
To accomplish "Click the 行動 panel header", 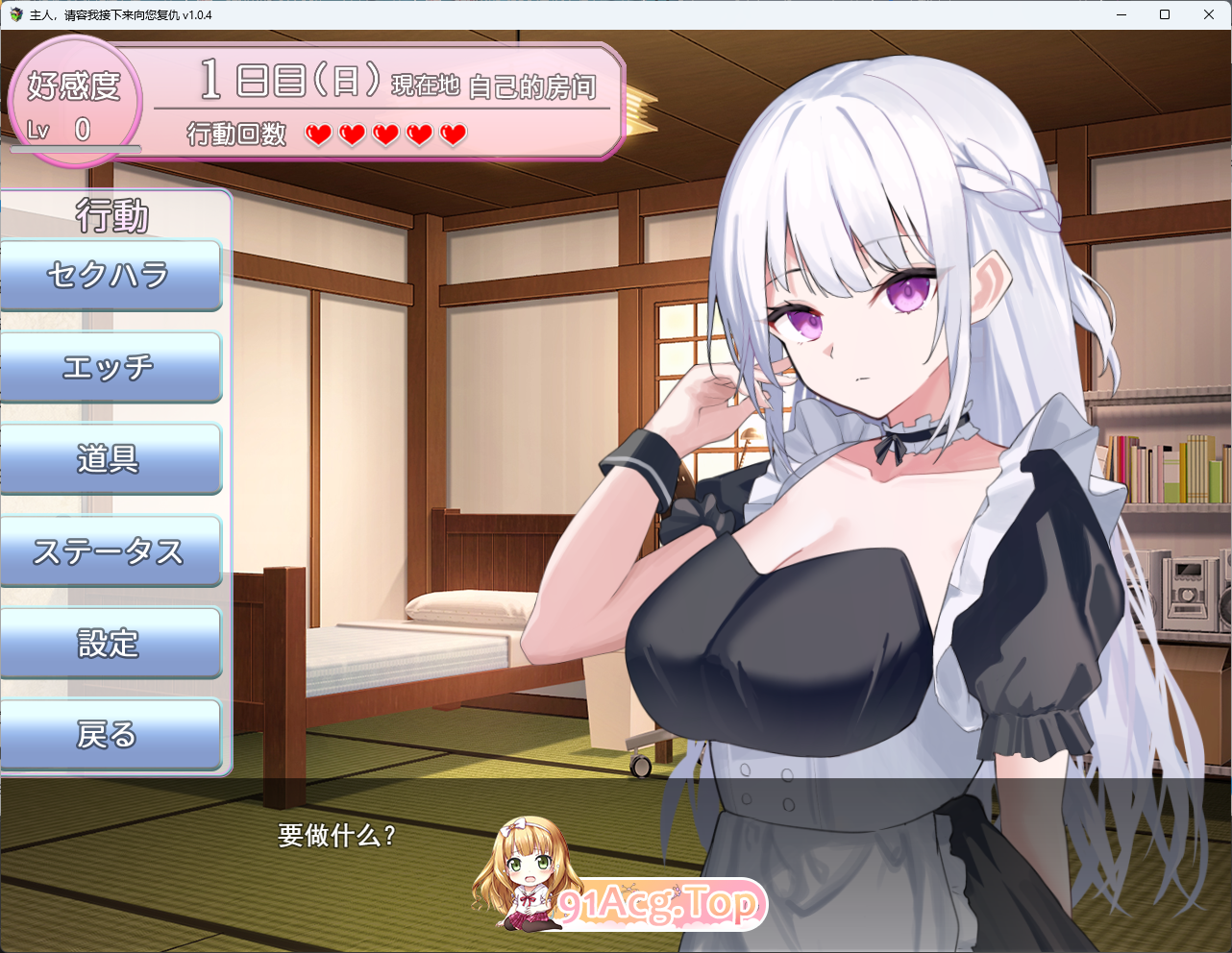I will tap(111, 216).
